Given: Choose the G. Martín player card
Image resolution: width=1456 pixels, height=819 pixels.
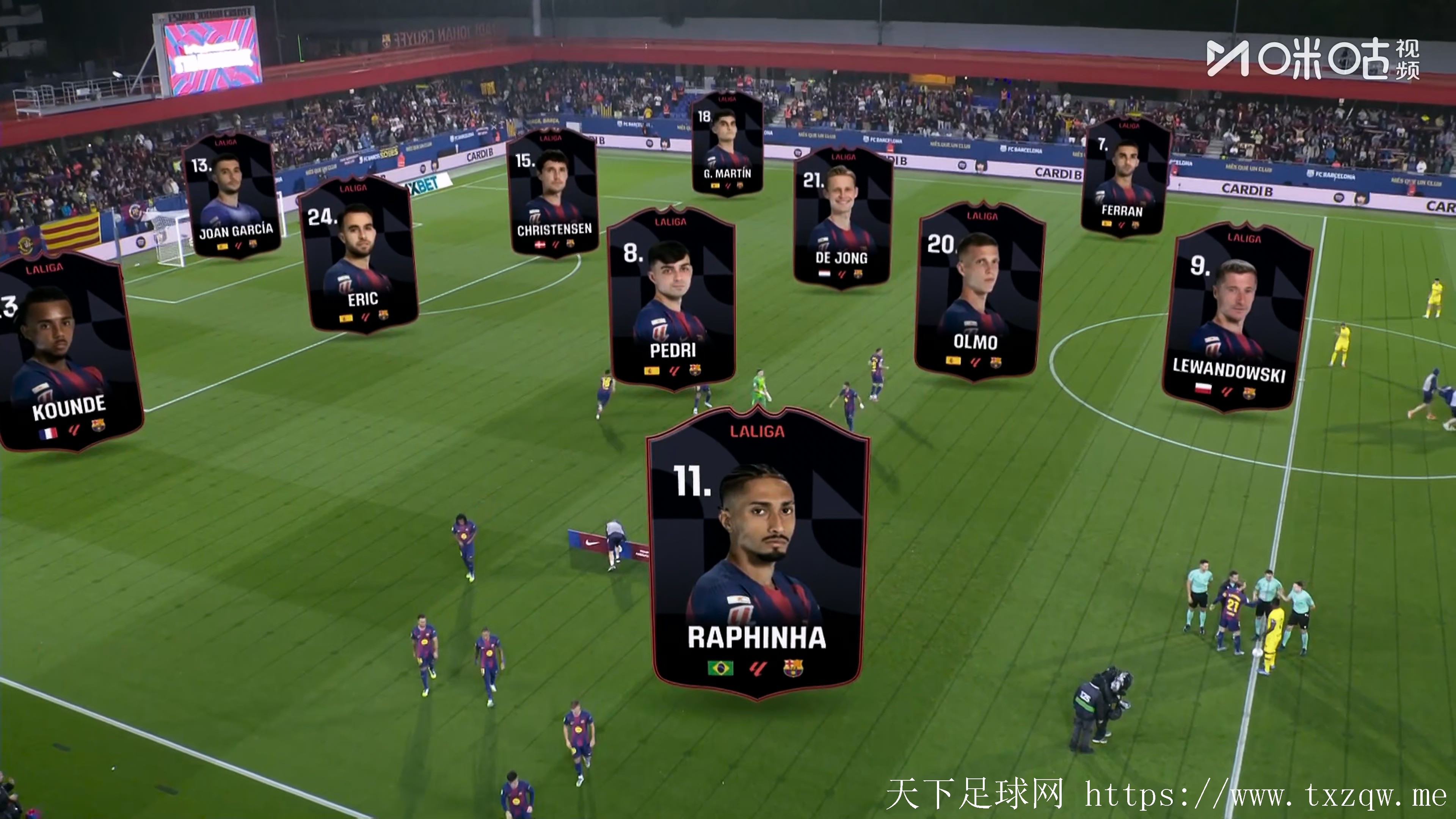Looking at the screenshot, I should click(727, 144).
